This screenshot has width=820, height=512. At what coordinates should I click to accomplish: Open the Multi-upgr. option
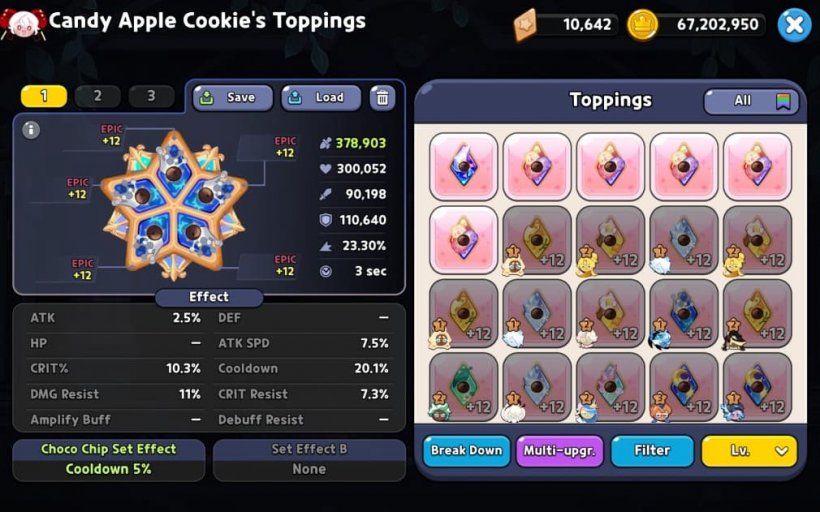click(560, 451)
